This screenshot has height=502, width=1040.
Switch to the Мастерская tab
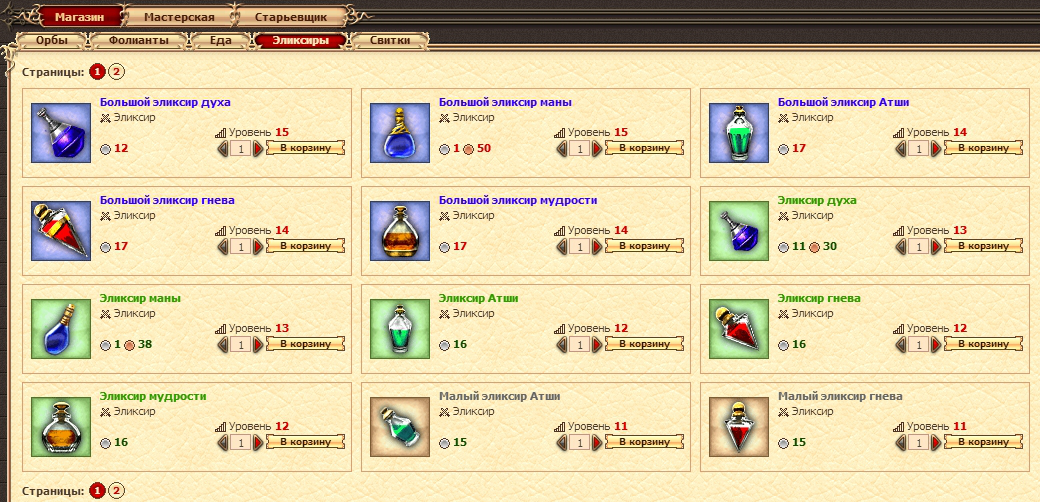point(179,17)
